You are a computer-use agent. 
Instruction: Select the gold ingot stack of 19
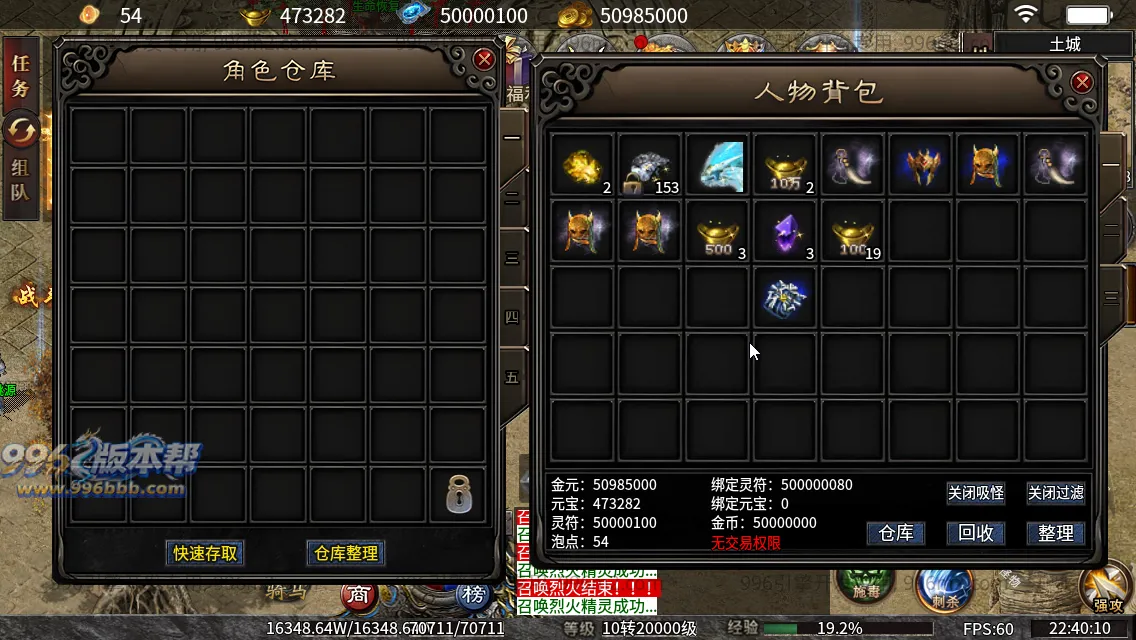tap(853, 232)
